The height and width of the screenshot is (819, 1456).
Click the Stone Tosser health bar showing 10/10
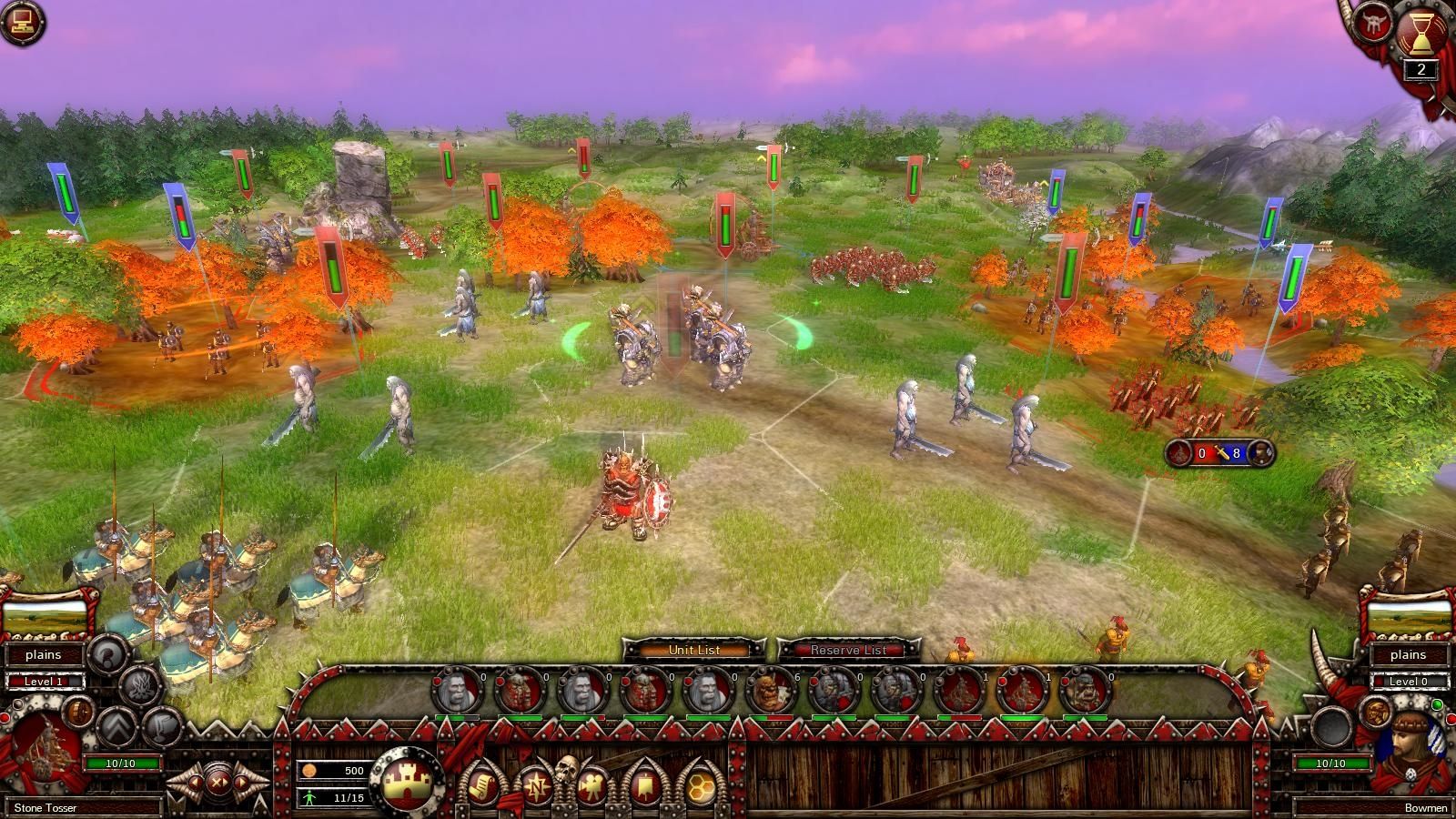coord(122,763)
